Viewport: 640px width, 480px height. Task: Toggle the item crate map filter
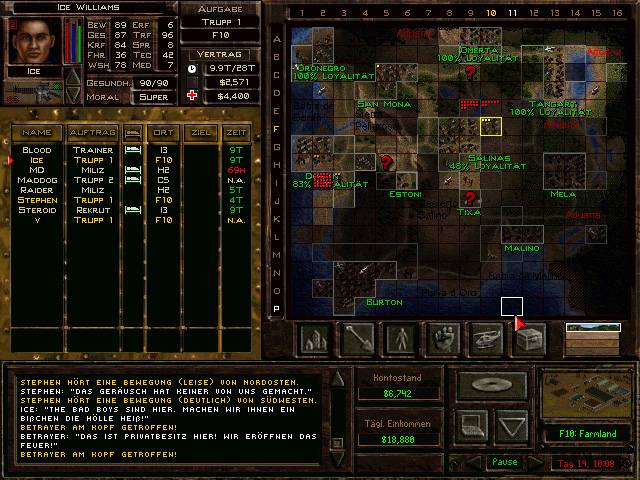528,339
